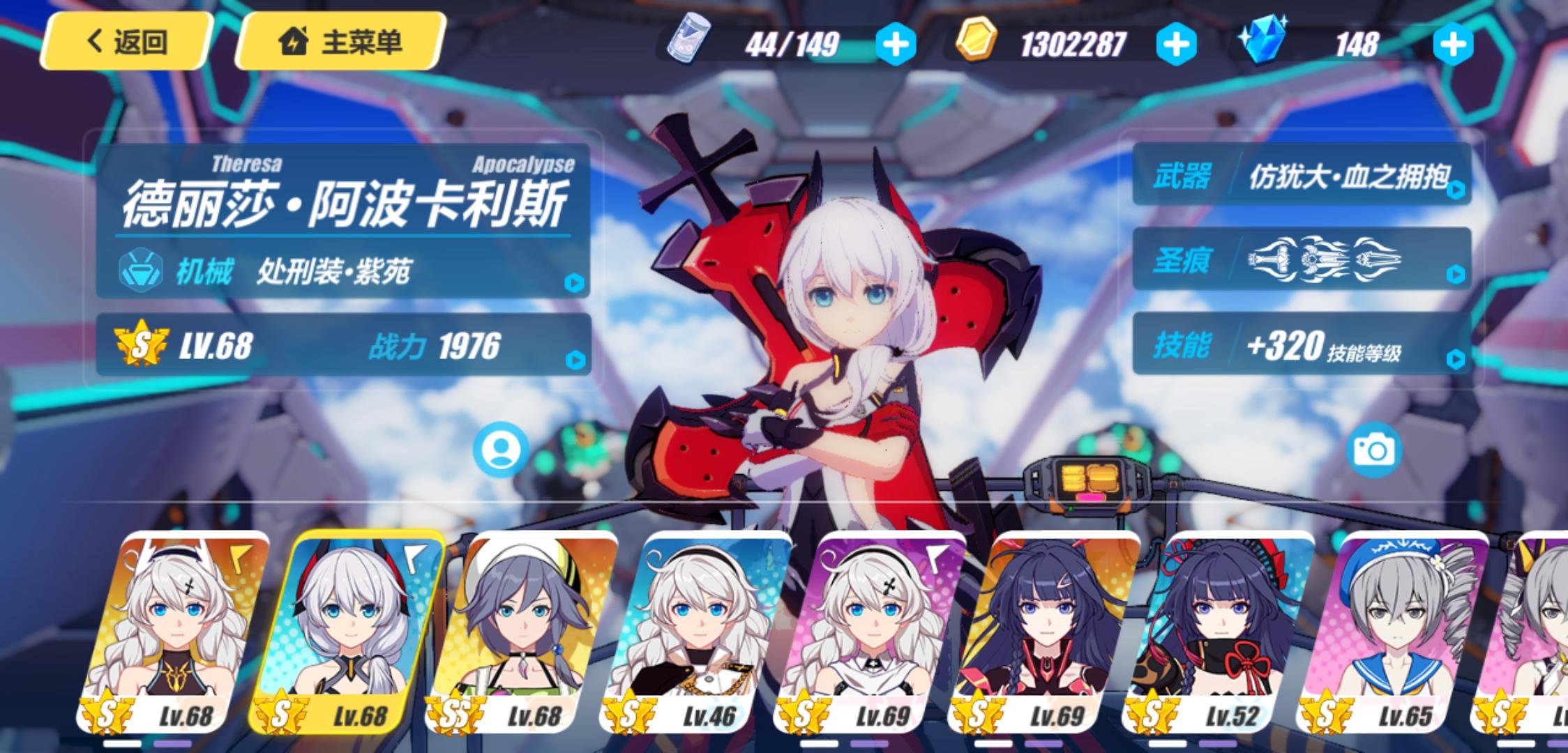Image resolution: width=1568 pixels, height=753 pixels.
Task: Open the 处刑装·紫苑 battlesuit details
Action: (343, 271)
